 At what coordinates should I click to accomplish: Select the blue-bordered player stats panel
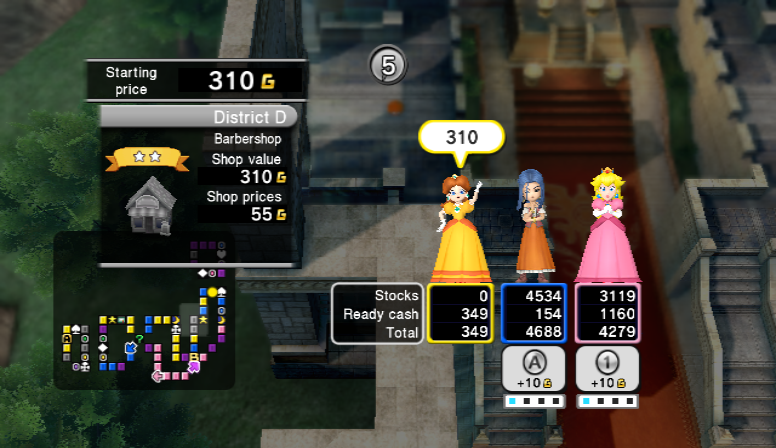point(534,313)
